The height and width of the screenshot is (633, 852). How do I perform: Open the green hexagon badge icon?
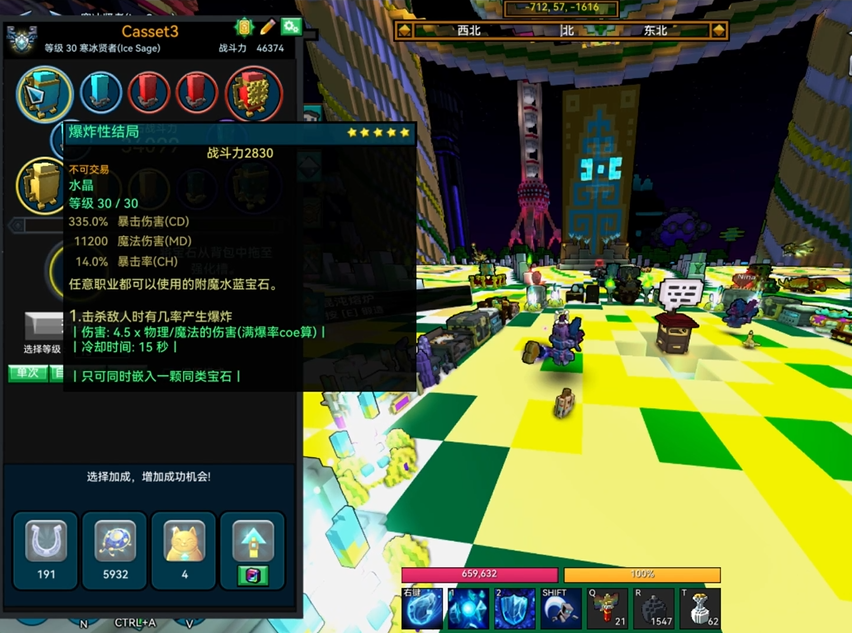pyautogui.click(x=244, y=27)
